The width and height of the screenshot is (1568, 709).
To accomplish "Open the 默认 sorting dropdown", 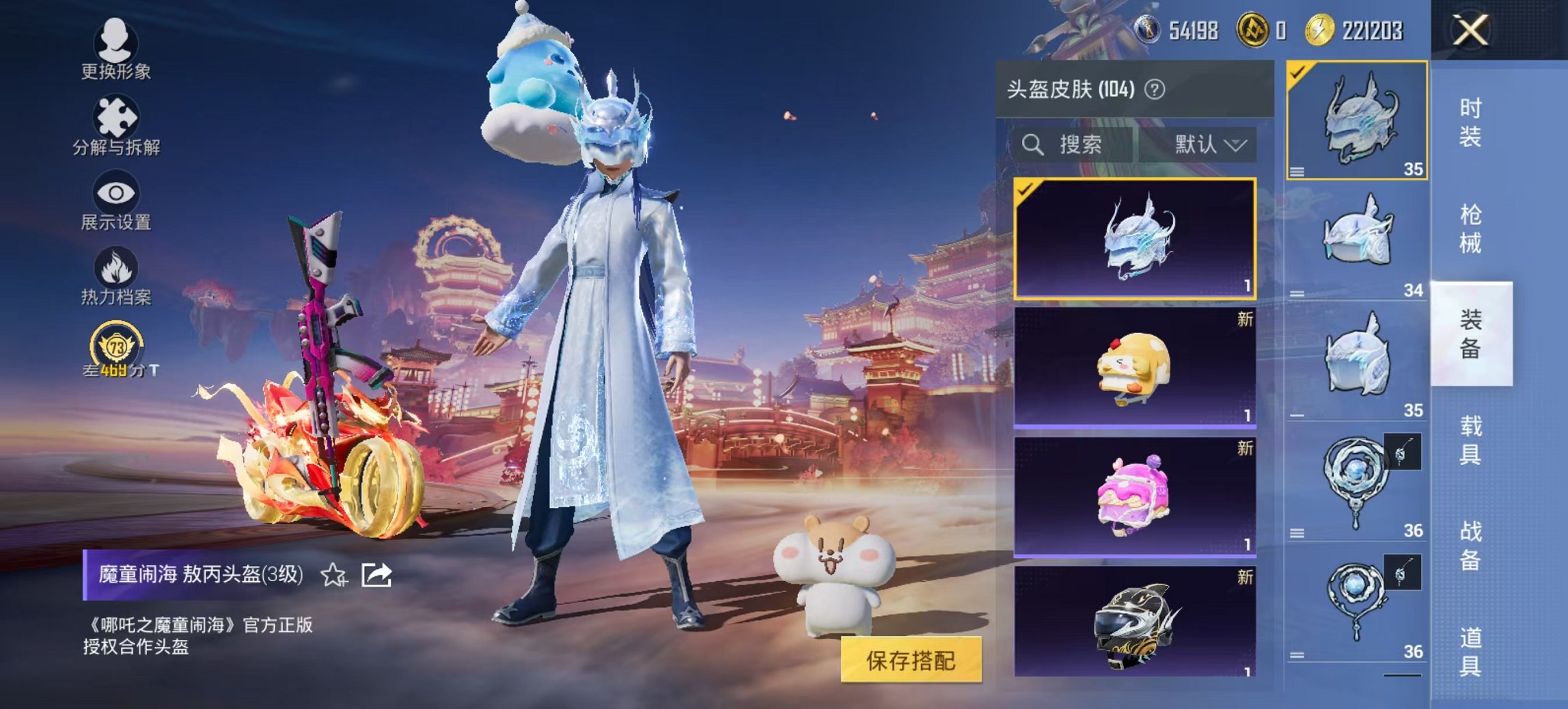I will tap(1213, 144).
